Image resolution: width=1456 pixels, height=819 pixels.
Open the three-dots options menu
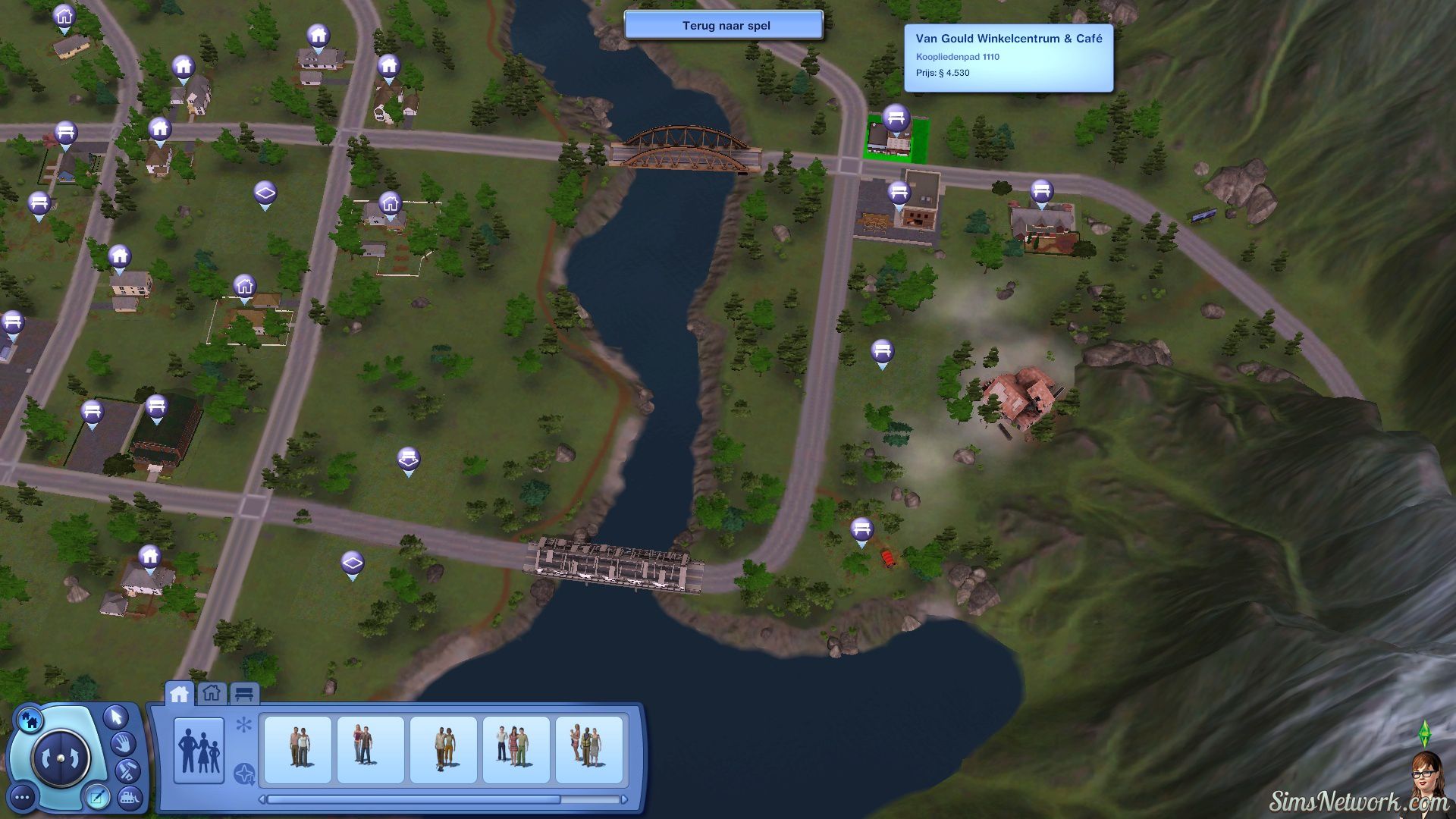23,797
